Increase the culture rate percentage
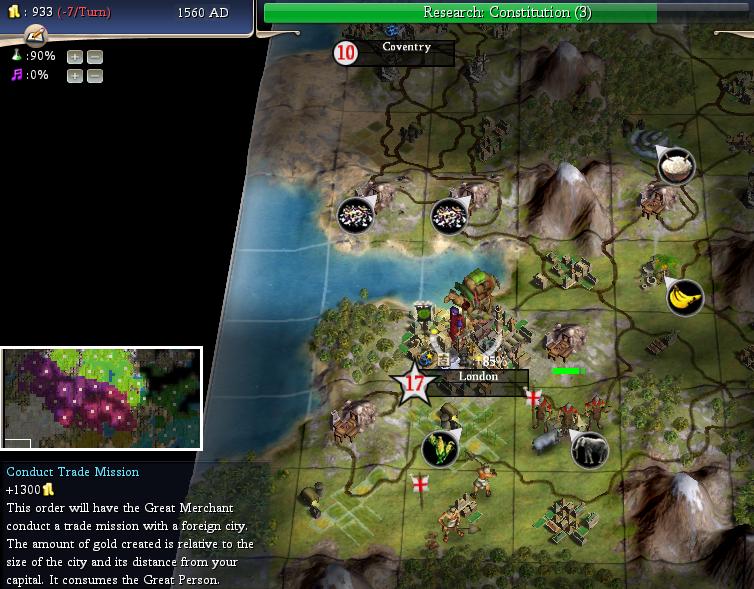Screen dimensions: 754x589 coord(75,75)
